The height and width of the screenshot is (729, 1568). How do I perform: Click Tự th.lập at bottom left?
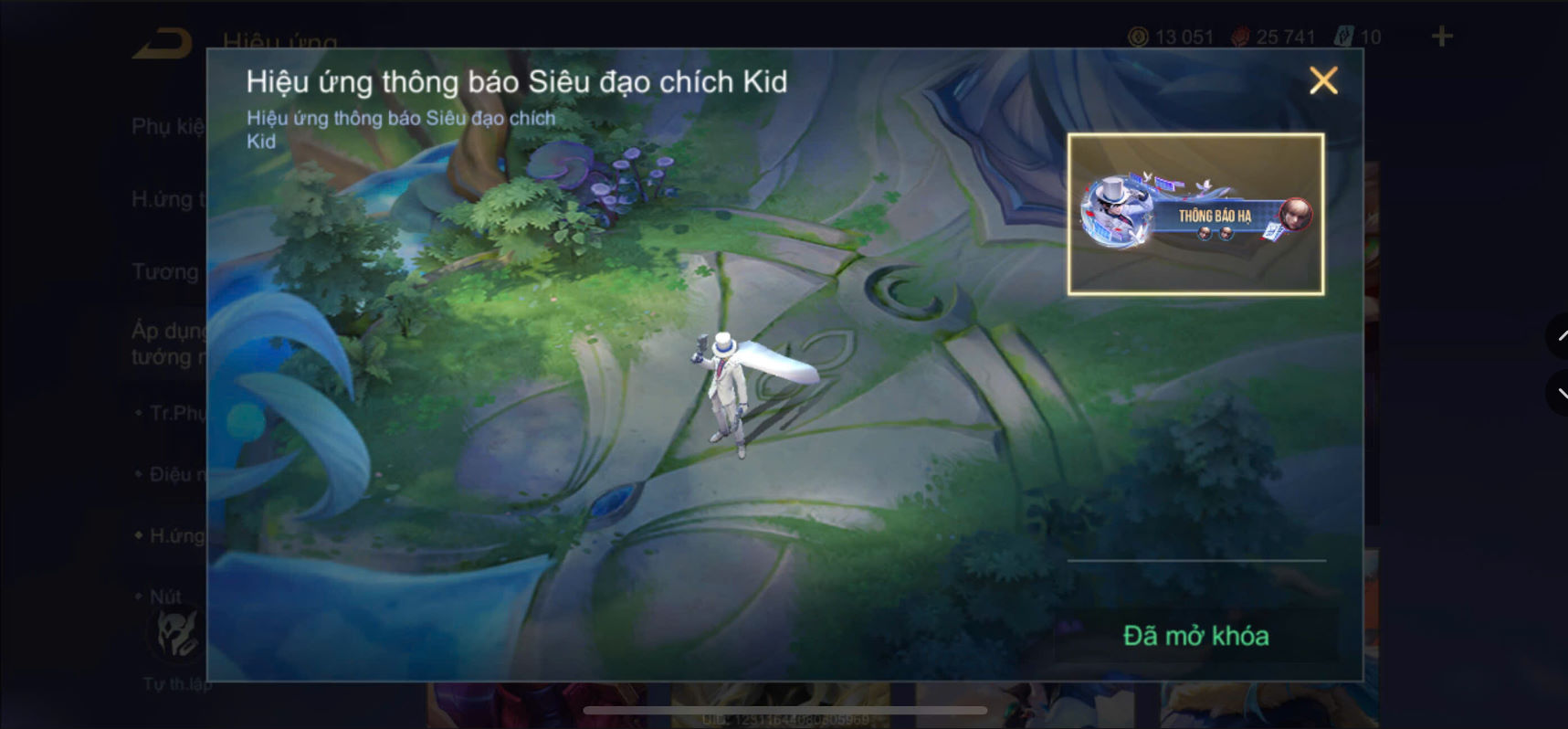click(x=176, y=682)
